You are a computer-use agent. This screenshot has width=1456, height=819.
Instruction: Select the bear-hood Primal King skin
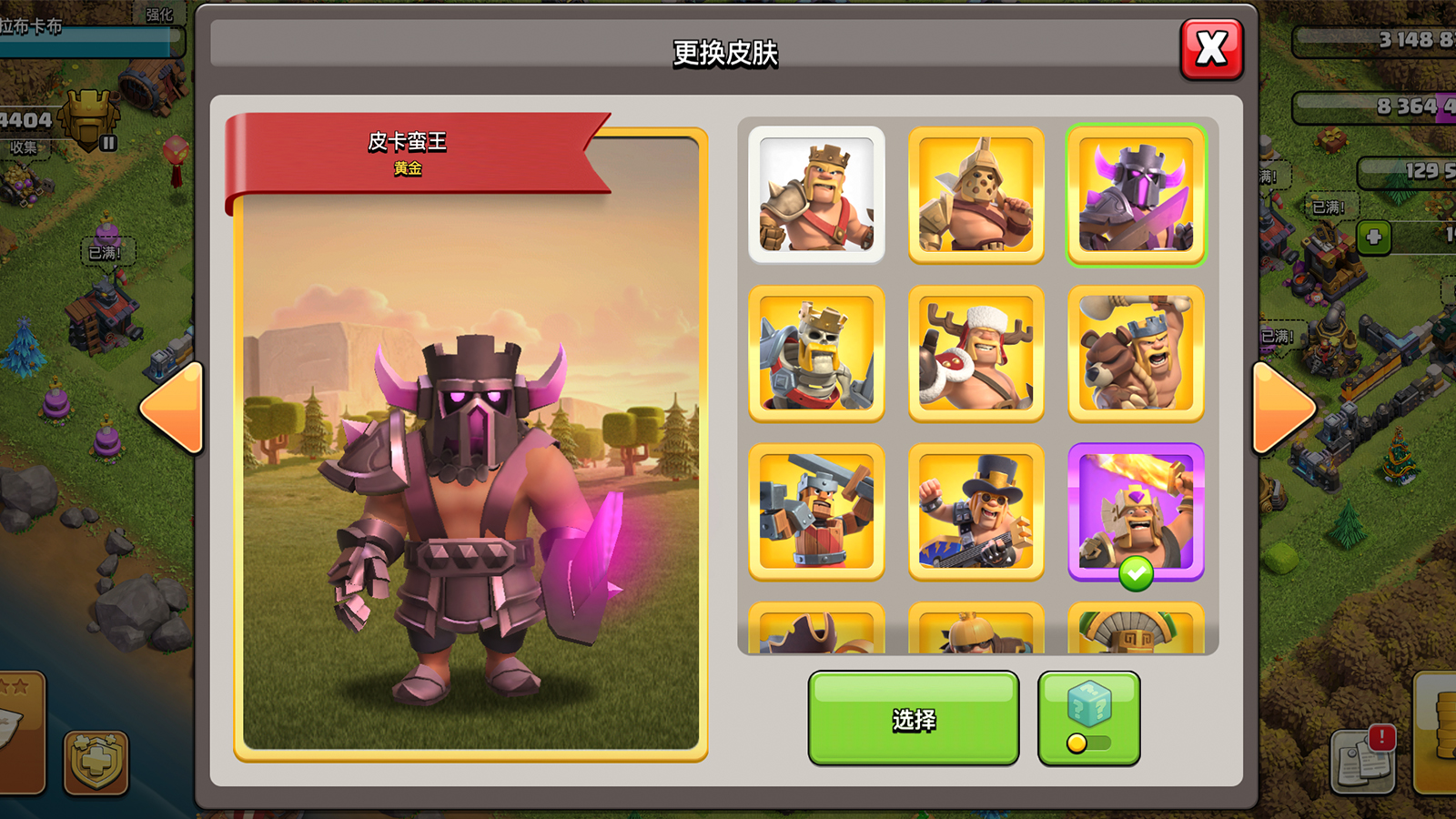[1136, 354]
